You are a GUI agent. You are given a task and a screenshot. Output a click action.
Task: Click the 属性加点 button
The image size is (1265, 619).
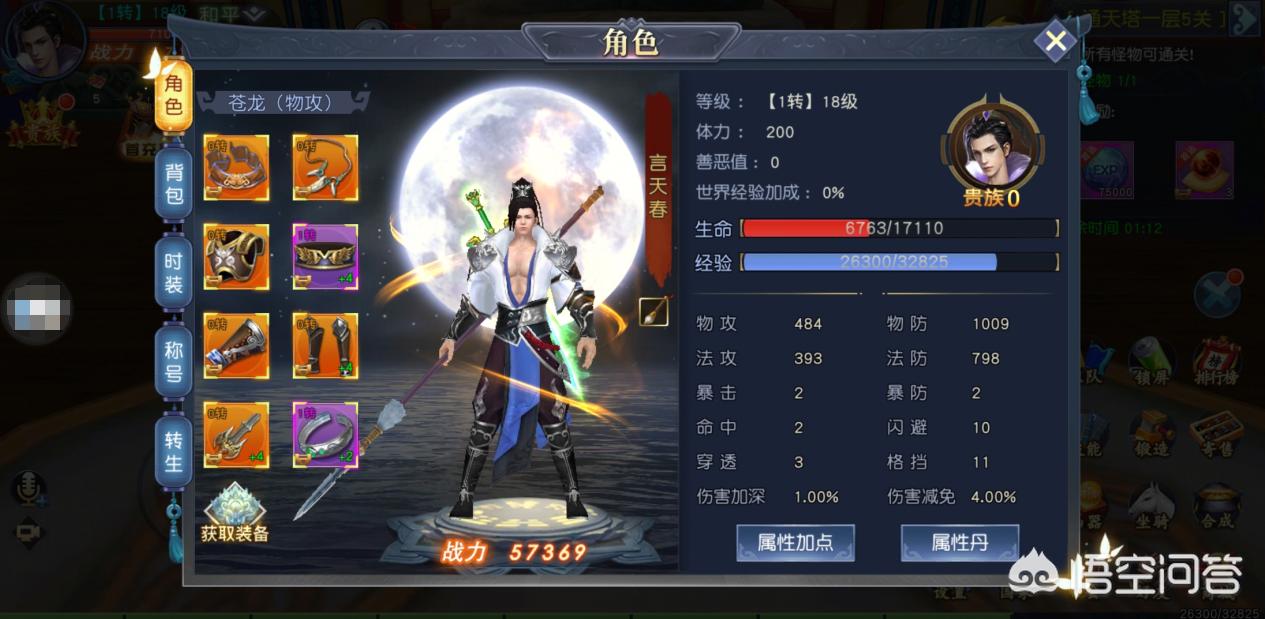point(795,543)
